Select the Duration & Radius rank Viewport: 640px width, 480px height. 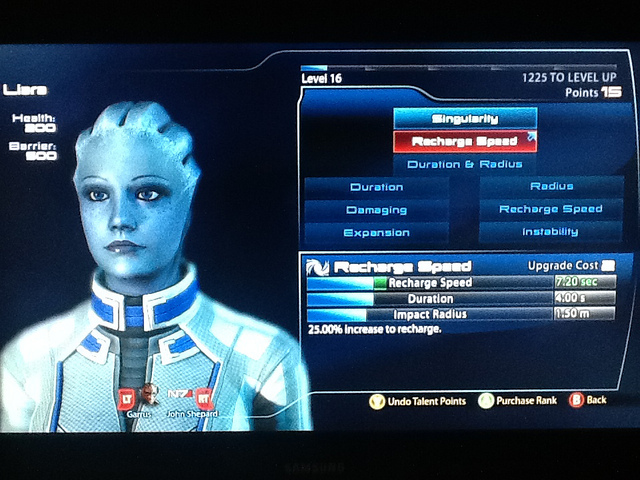(465, 164)
